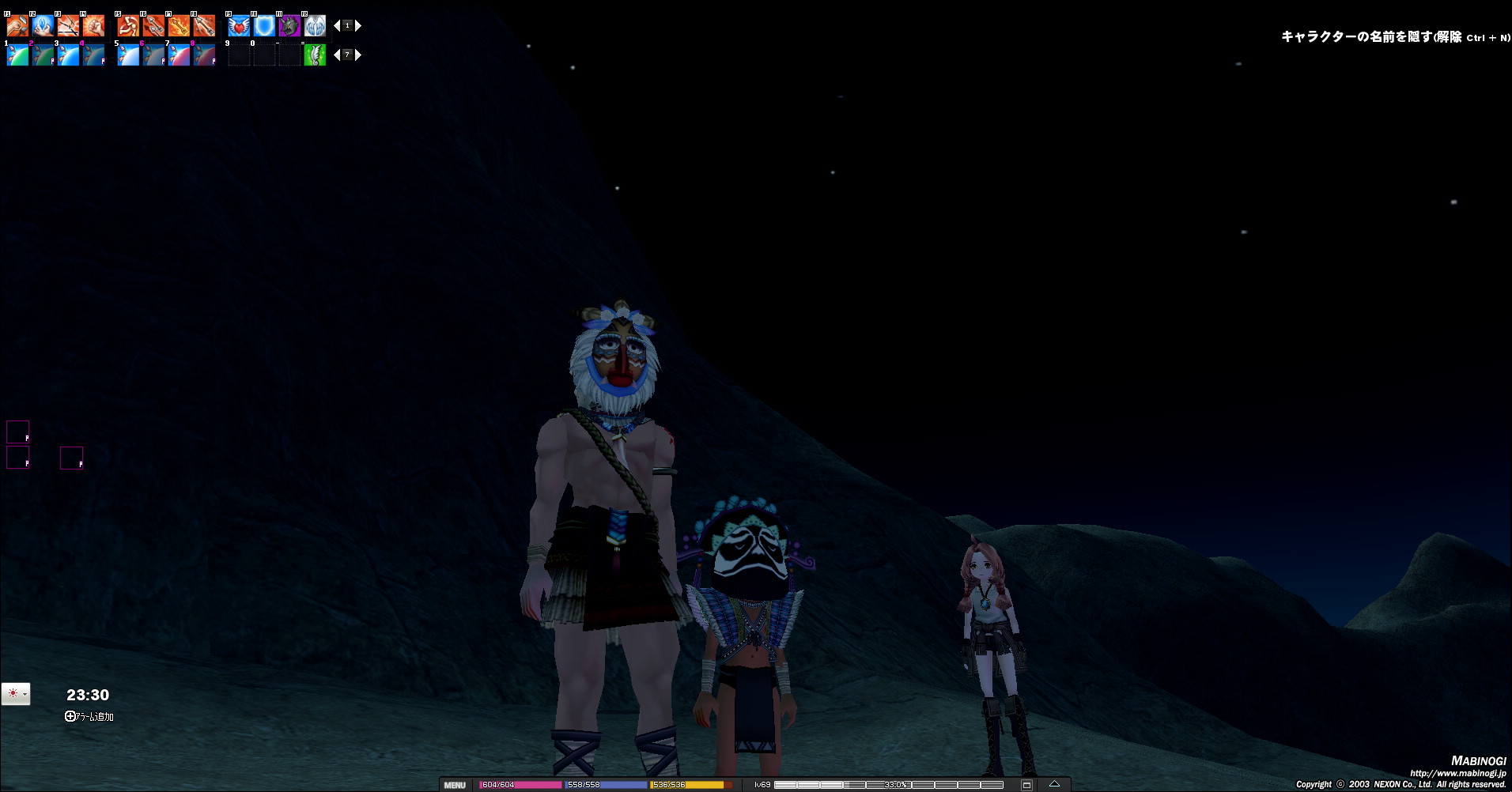Open the sun weather dropdown by the clock
The width and height of the screenshot is (1512, 792).
point(16,694)
